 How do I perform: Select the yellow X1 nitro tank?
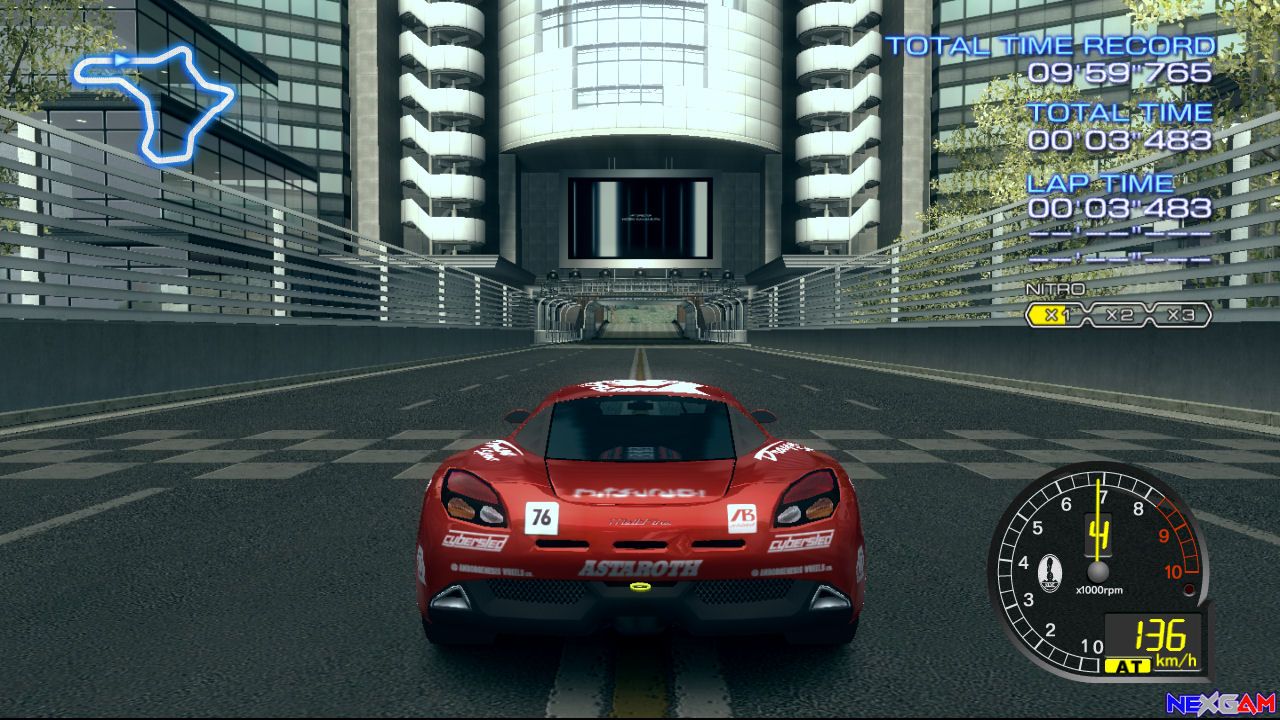coord(1052,316)
